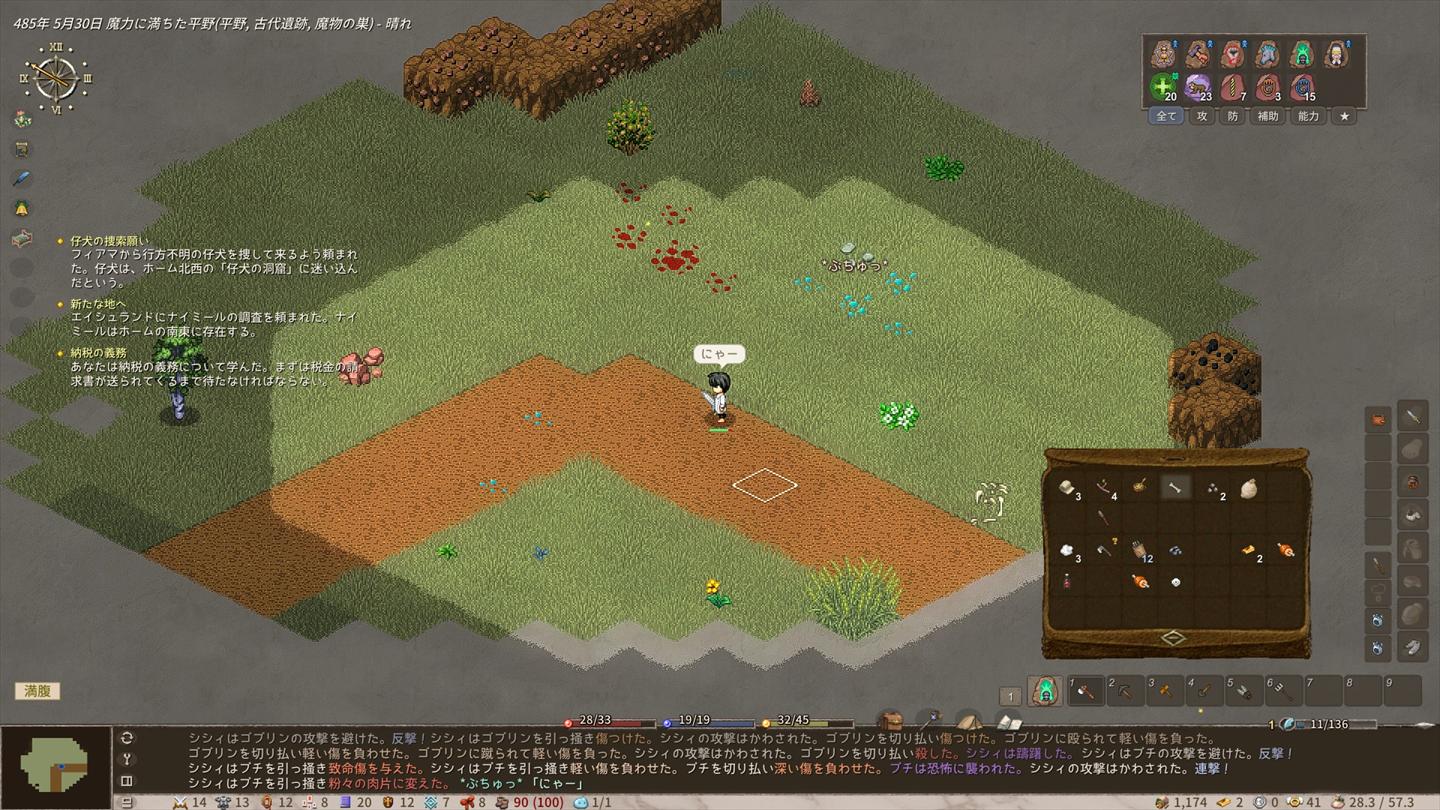
Task: Switch to the 能力 ability tab
Action: click(x=1308, y=116)
